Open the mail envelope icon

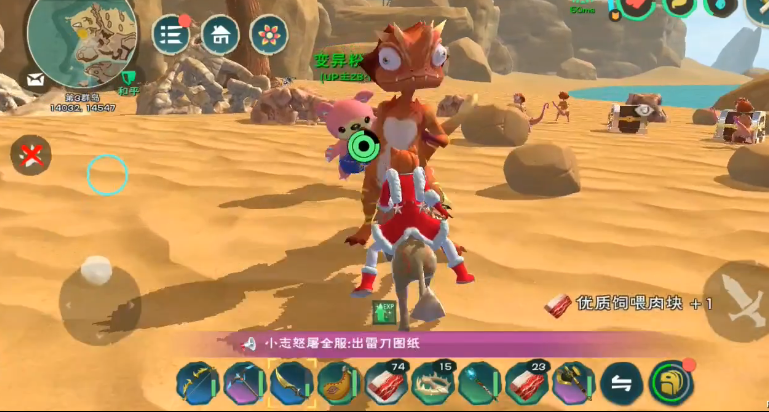tap(37, 79)
